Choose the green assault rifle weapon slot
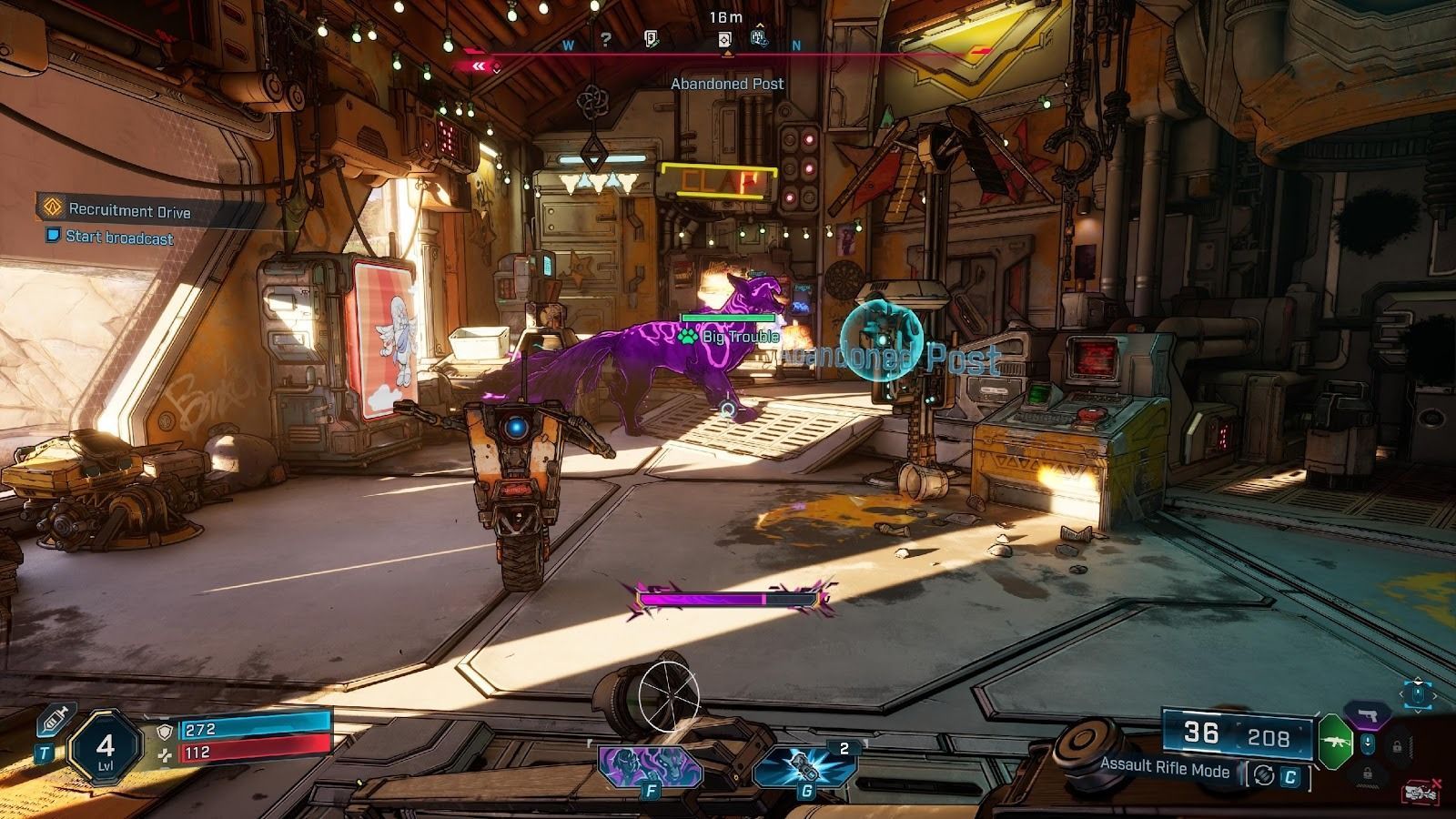Viewport: 1456px width, 819px height. pos(1335,738)
